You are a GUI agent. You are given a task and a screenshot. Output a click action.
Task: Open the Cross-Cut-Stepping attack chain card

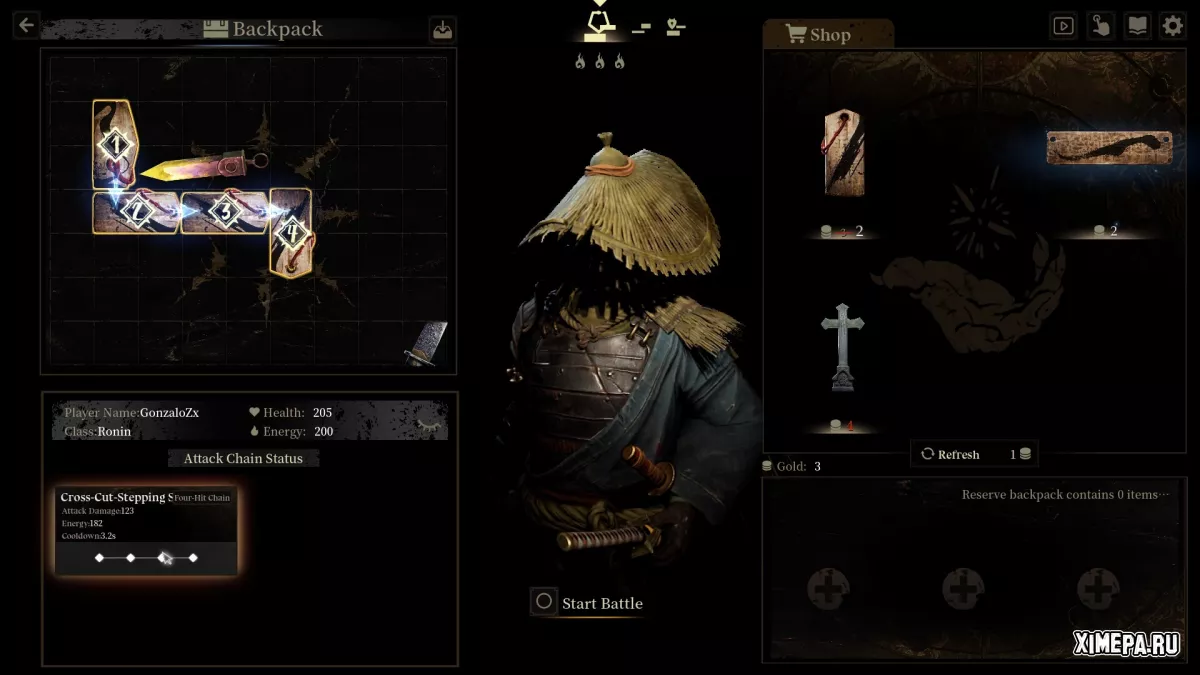coord(146,531)
